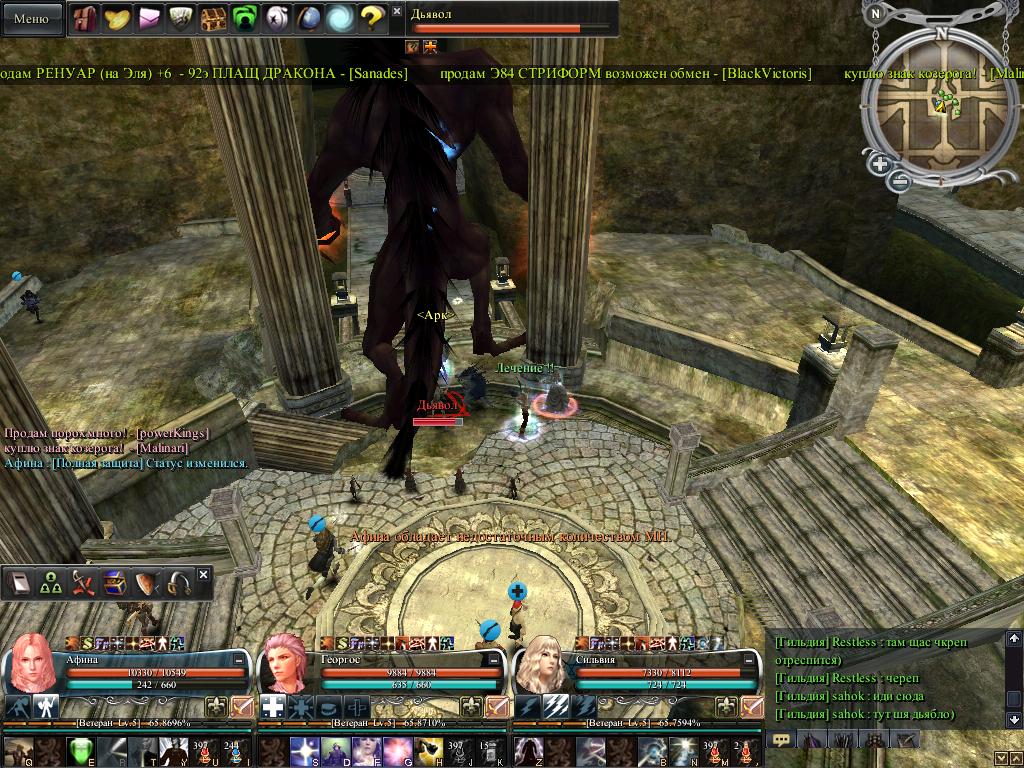
Task: Click the circular minimap
Action: (x=941, y=100)
